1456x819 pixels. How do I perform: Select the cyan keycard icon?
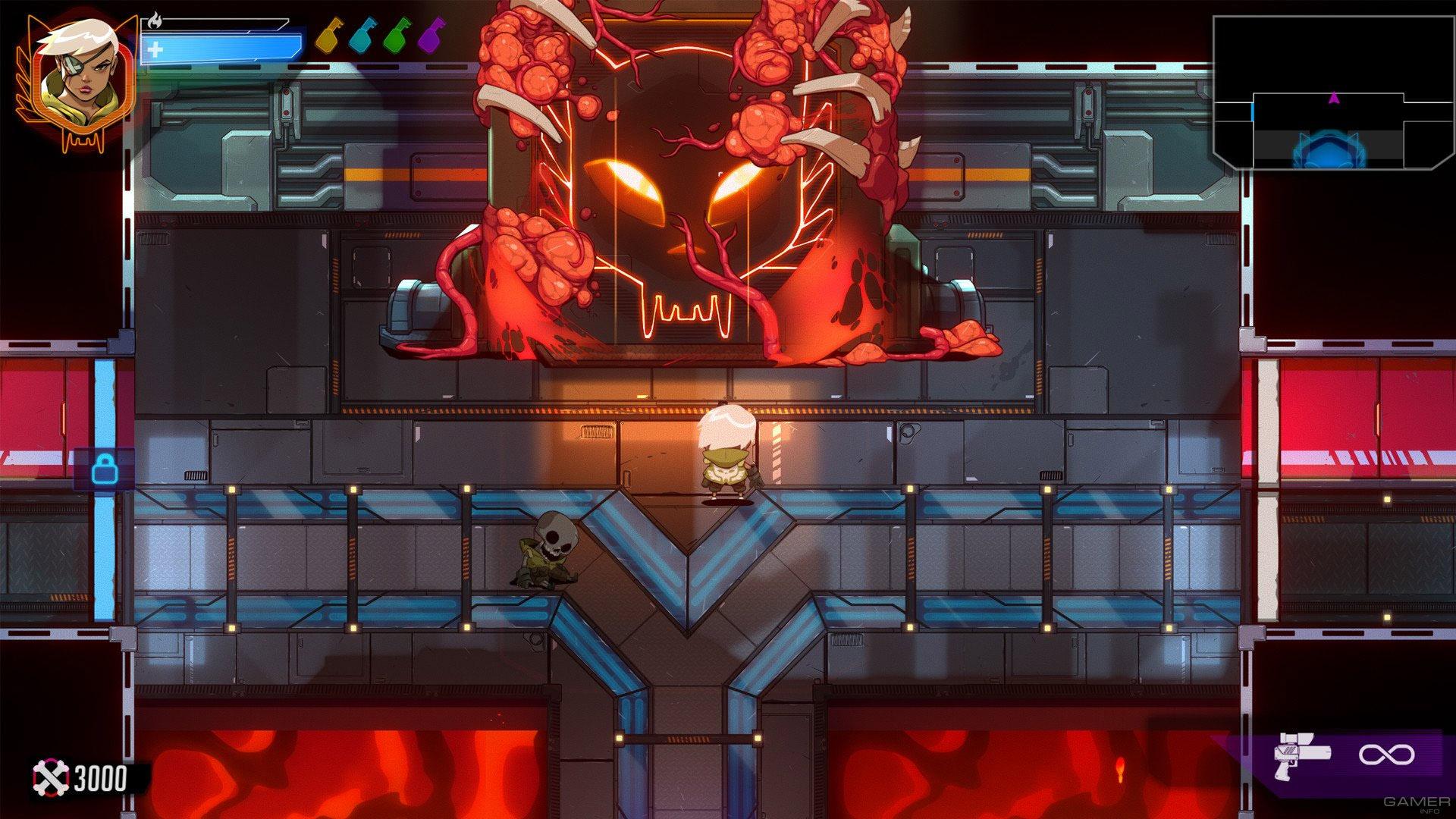point(362,36)
